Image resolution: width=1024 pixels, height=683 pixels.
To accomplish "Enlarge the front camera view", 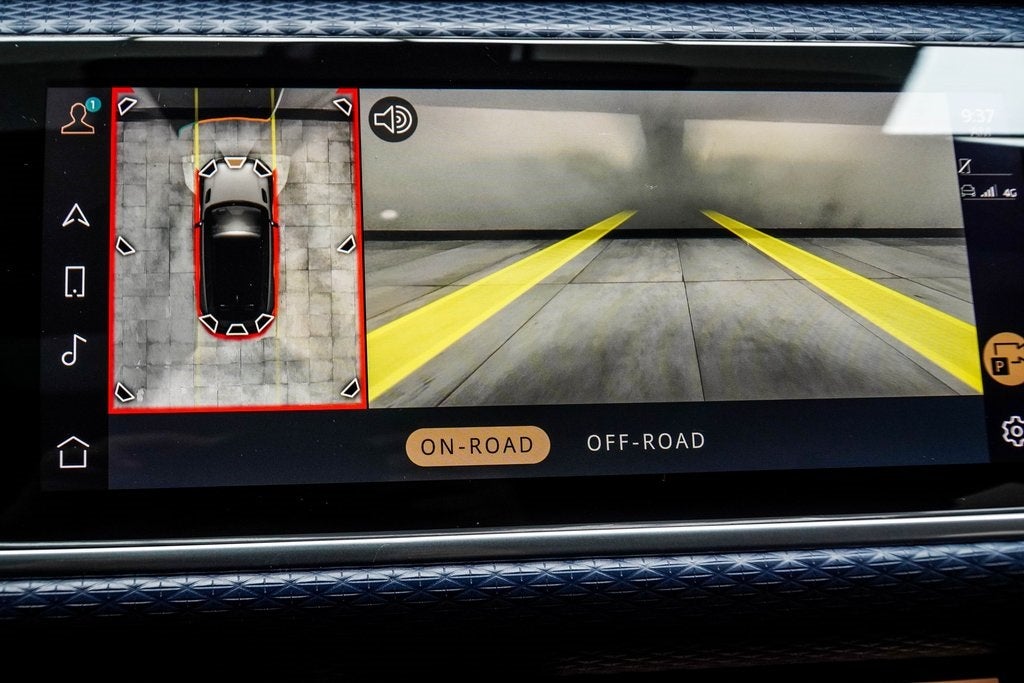I will [670, 250].
